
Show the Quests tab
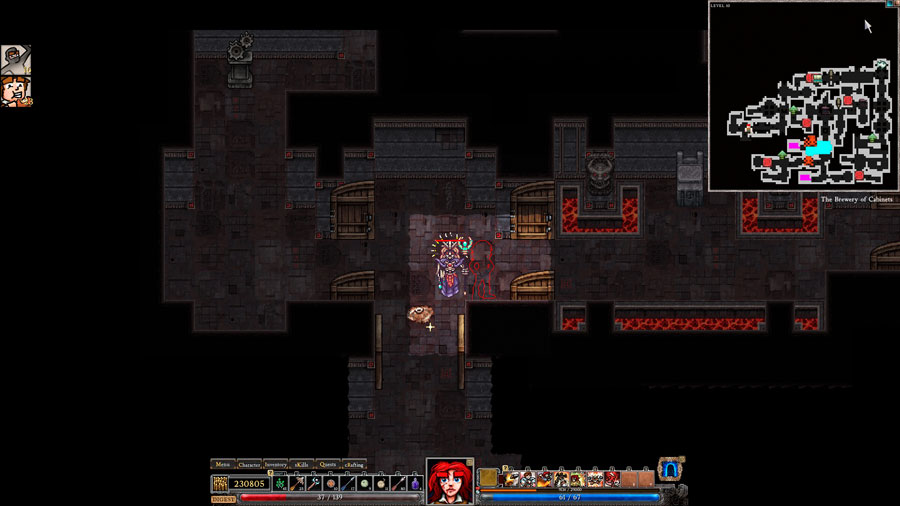[327, 464]
